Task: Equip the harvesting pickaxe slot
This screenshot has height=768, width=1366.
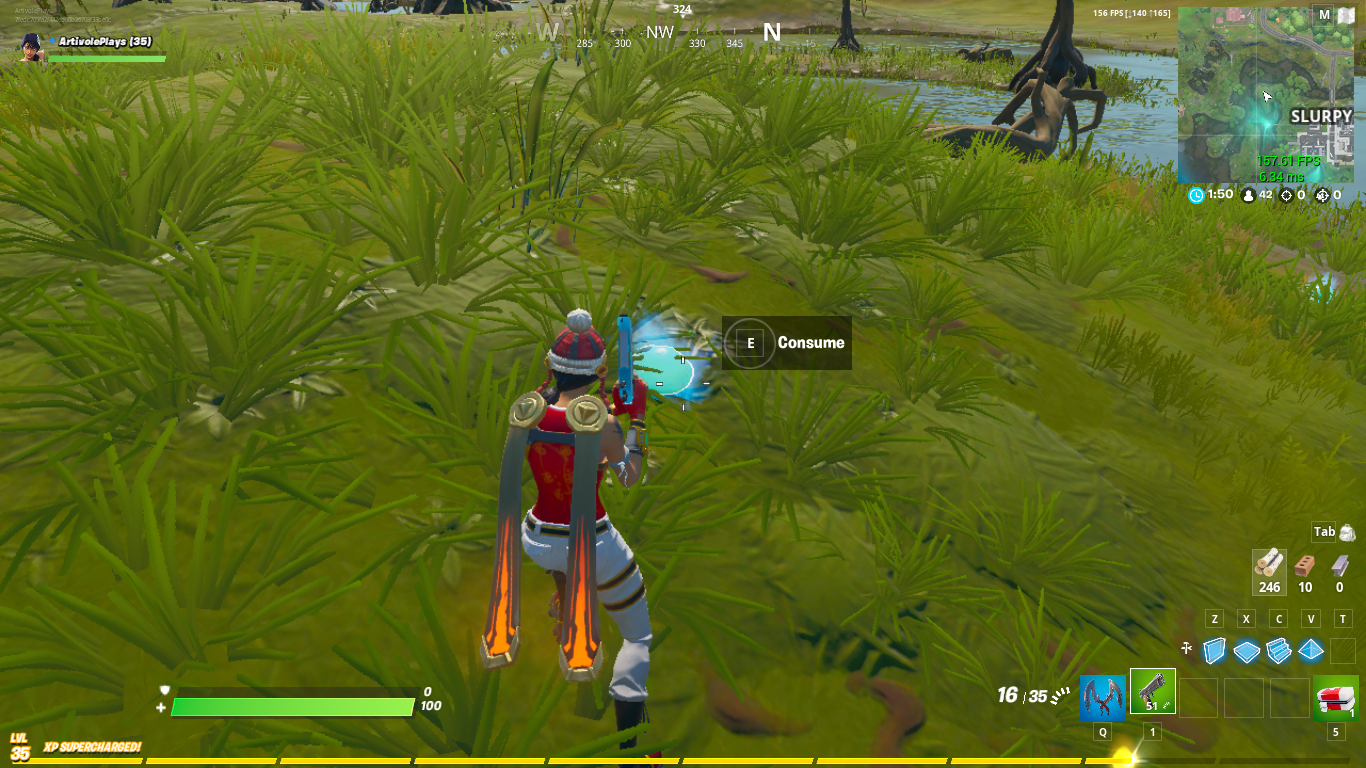Action: [x=1102, y=697]
